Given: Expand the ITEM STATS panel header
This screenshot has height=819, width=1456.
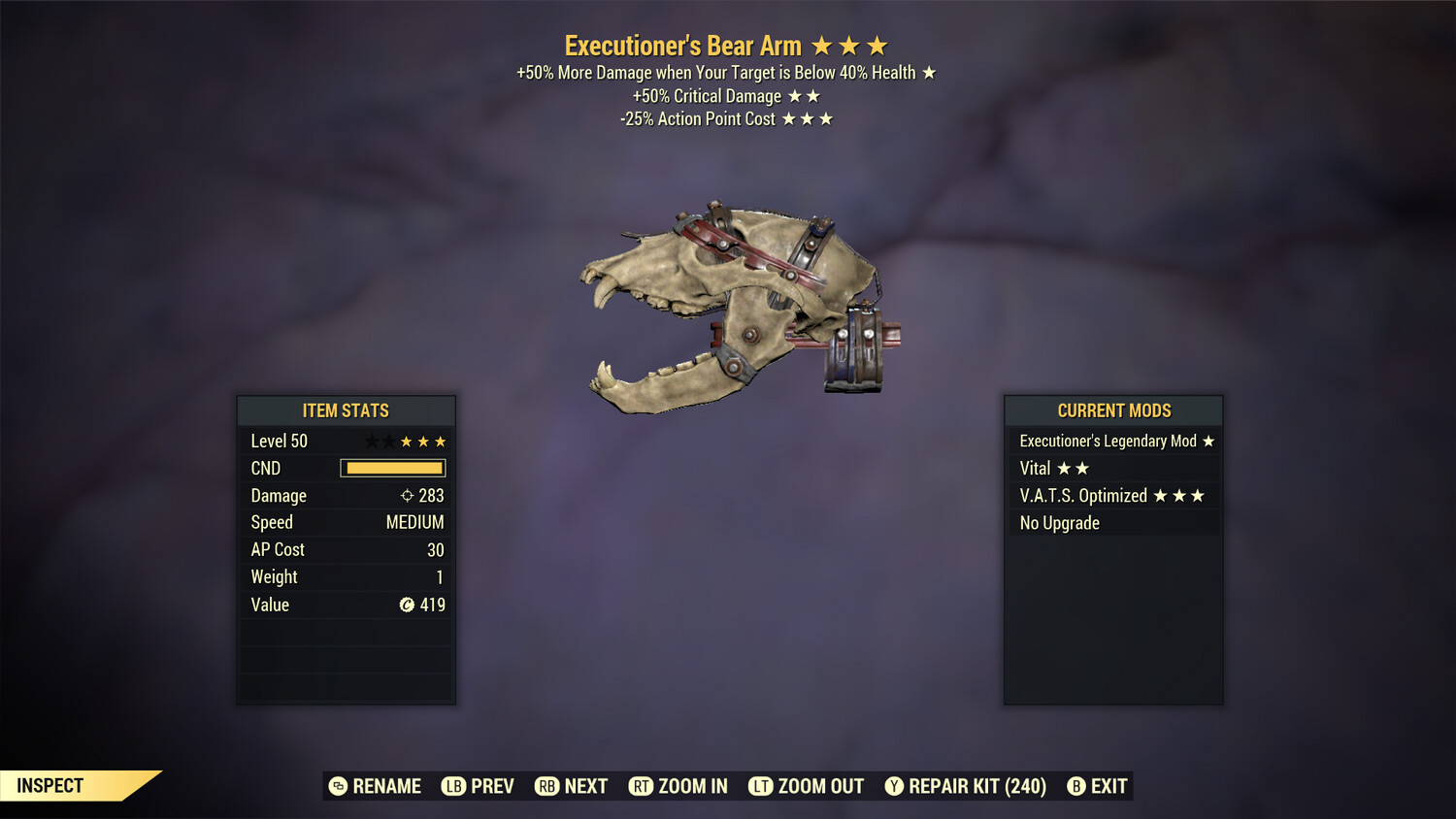Looking at the screenshot, I should coord(346,410).
